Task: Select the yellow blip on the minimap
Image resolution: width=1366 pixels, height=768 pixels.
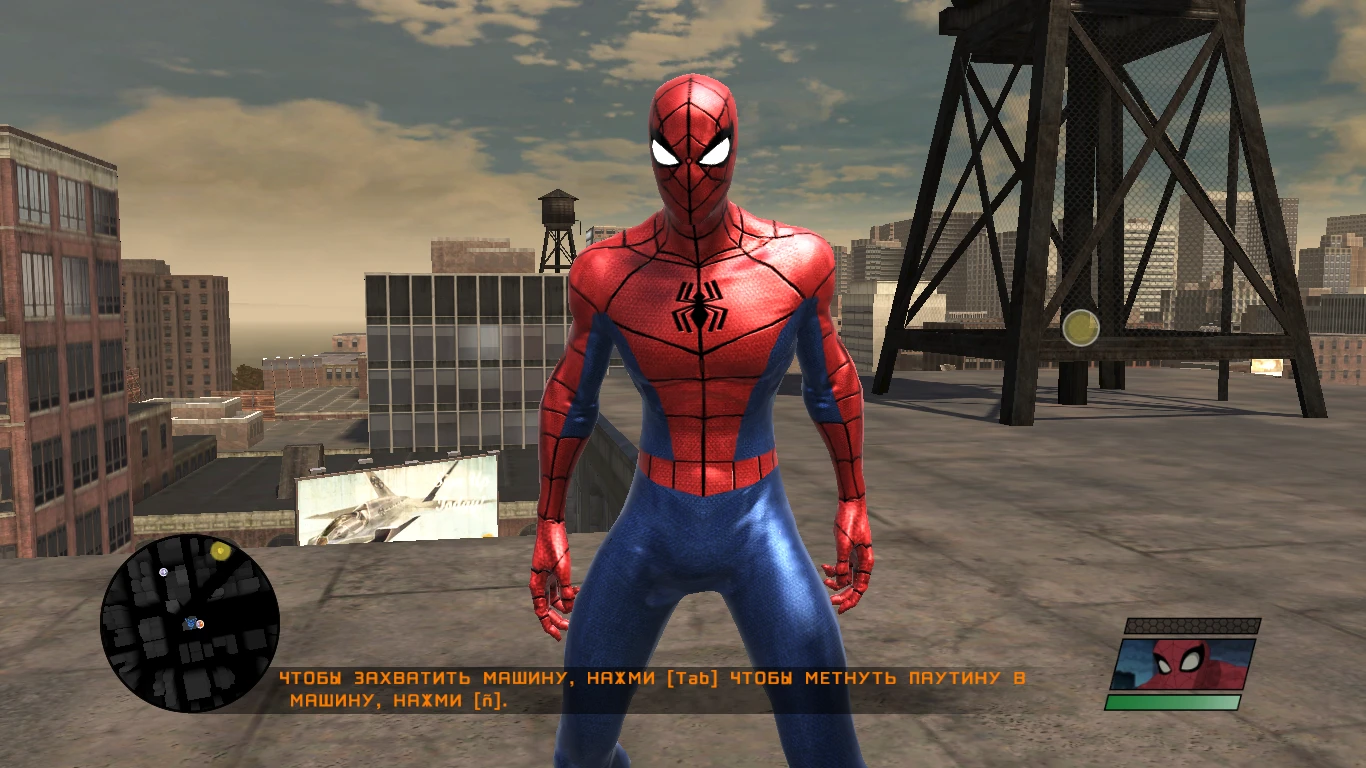Action: [x=220, y=550]
